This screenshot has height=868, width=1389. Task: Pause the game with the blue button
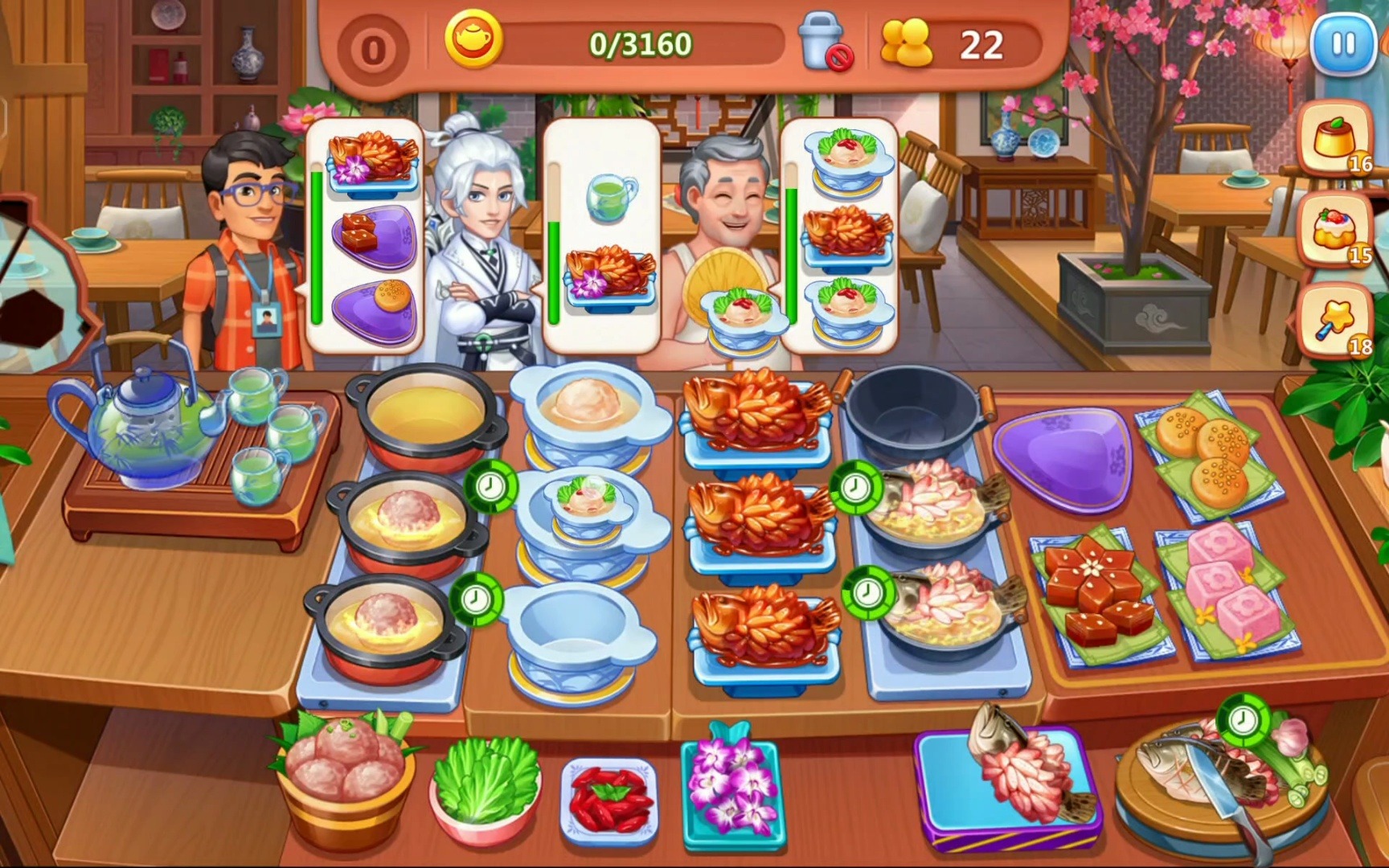(1341, 44)
